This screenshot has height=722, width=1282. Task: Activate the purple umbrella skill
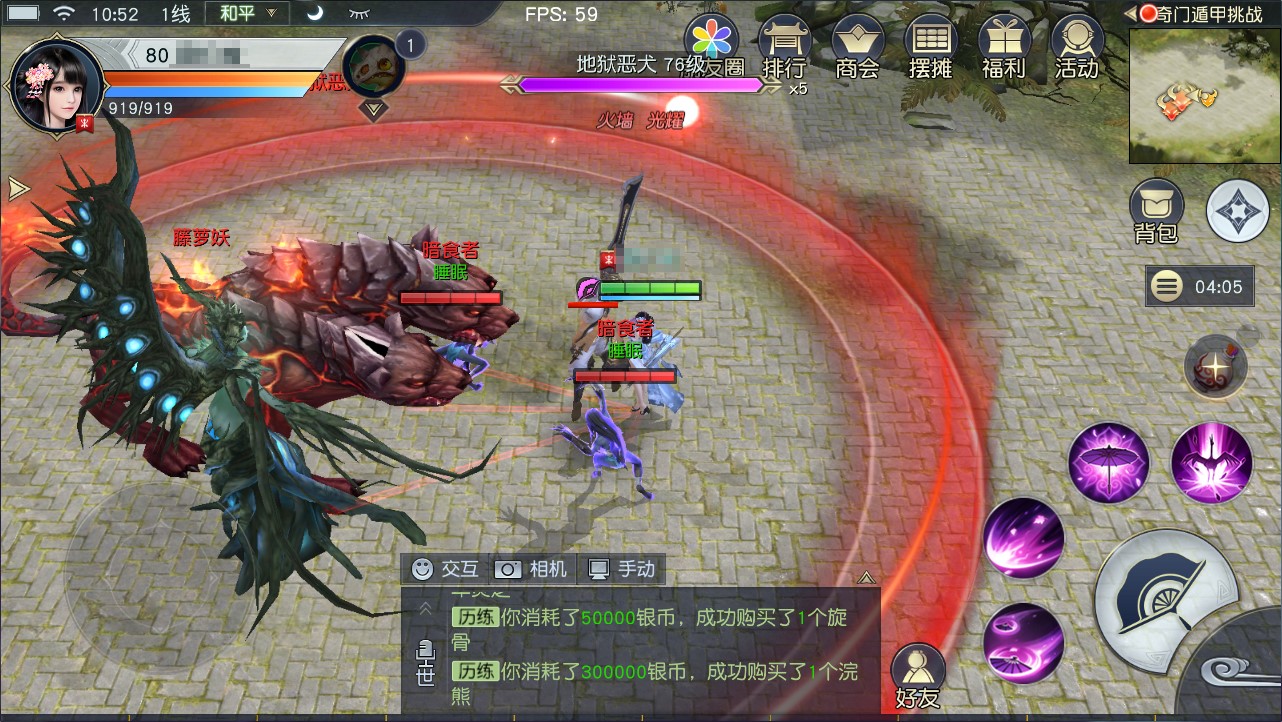pyautogui.click(x=1108, y=463)
